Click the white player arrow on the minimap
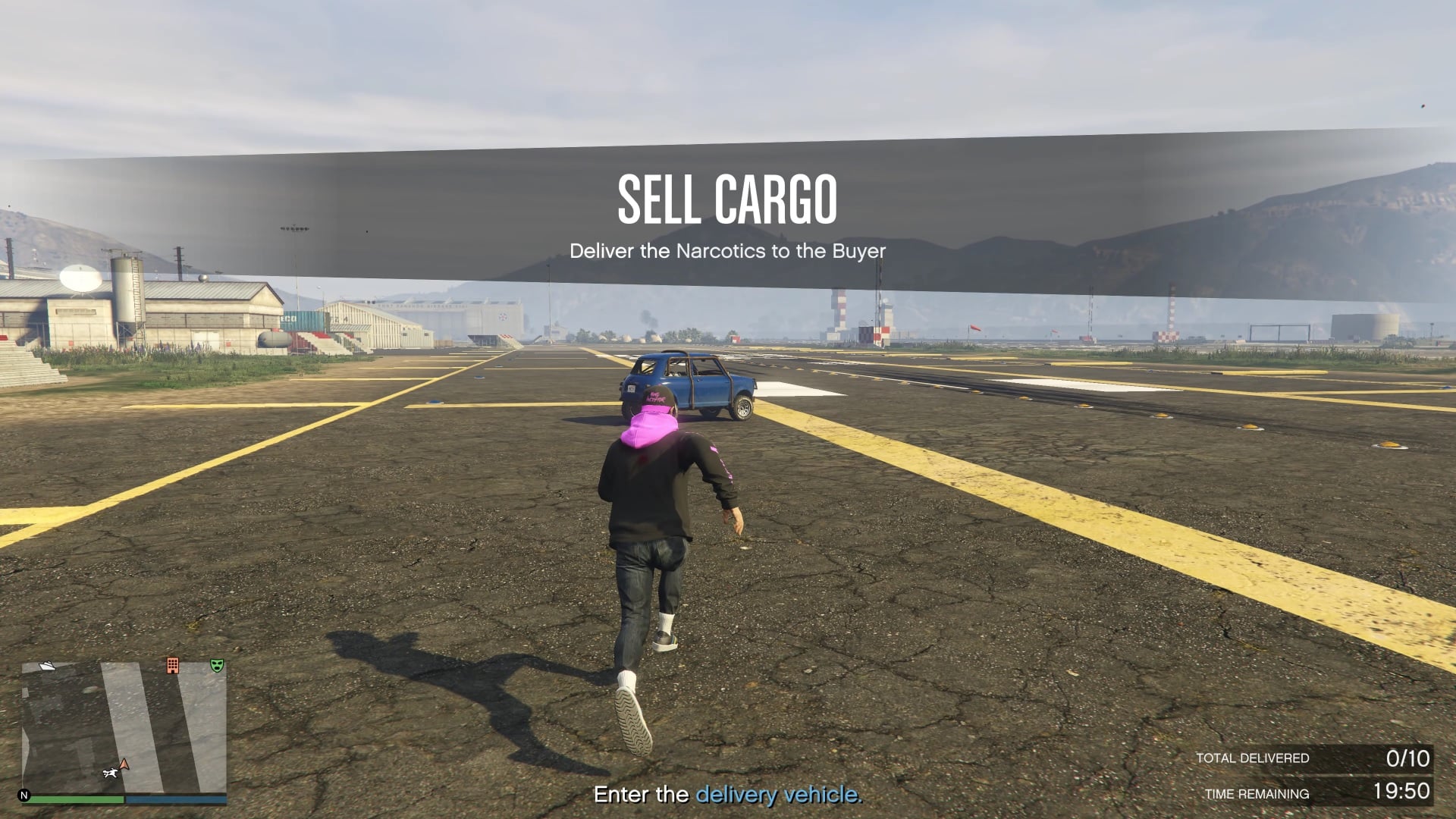 point(123,764)
